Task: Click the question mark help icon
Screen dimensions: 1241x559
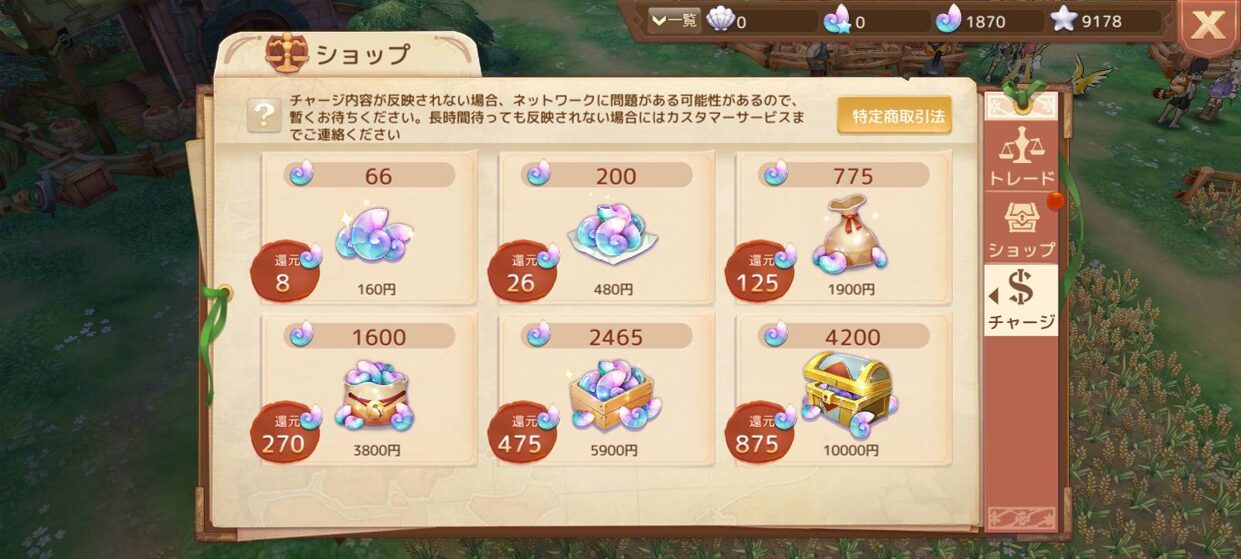Action: (x=263, y=115)
